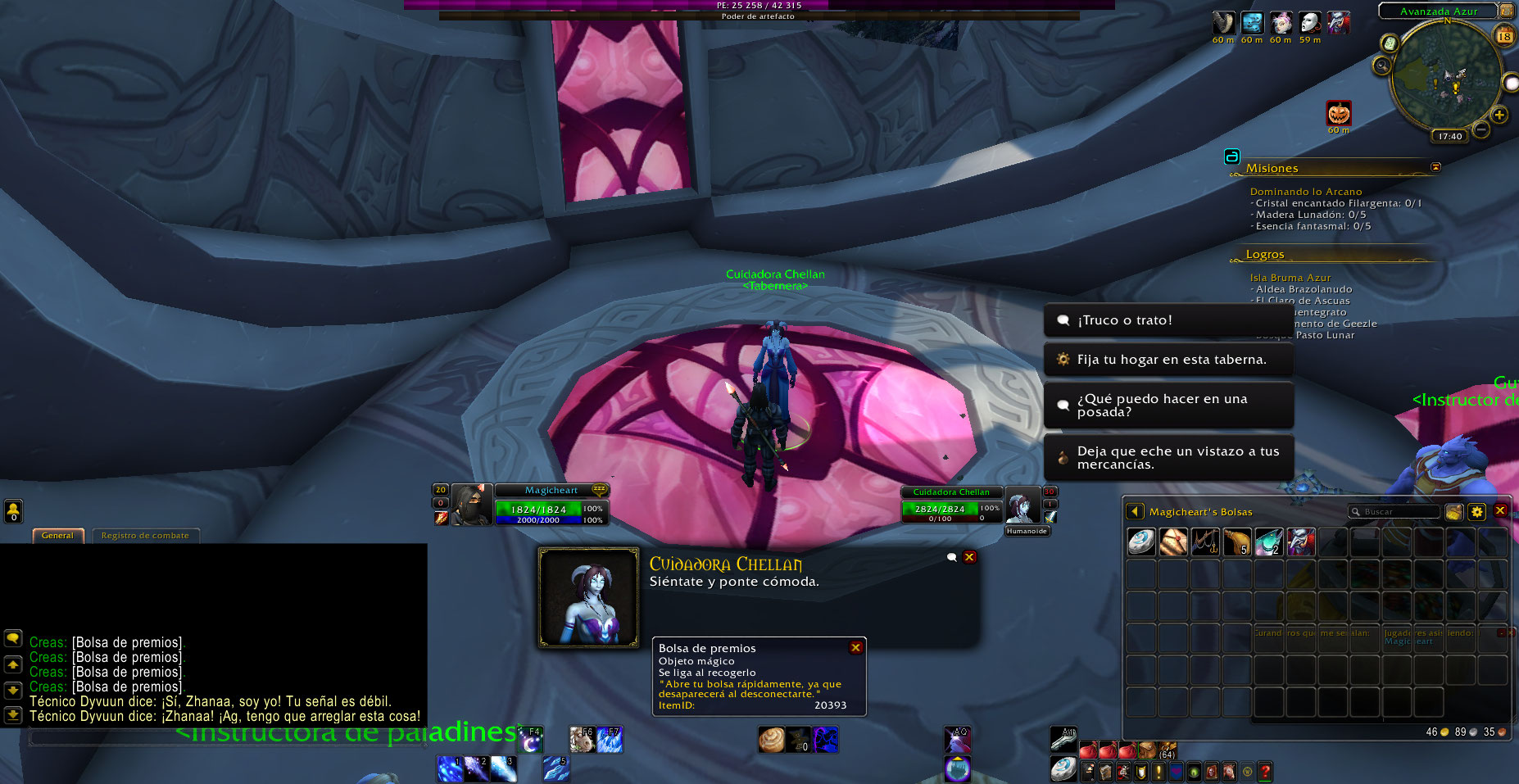This screenshot has width=1519, height=784.
Task: Zoom out on the minimap
Action: (1481, 129)
